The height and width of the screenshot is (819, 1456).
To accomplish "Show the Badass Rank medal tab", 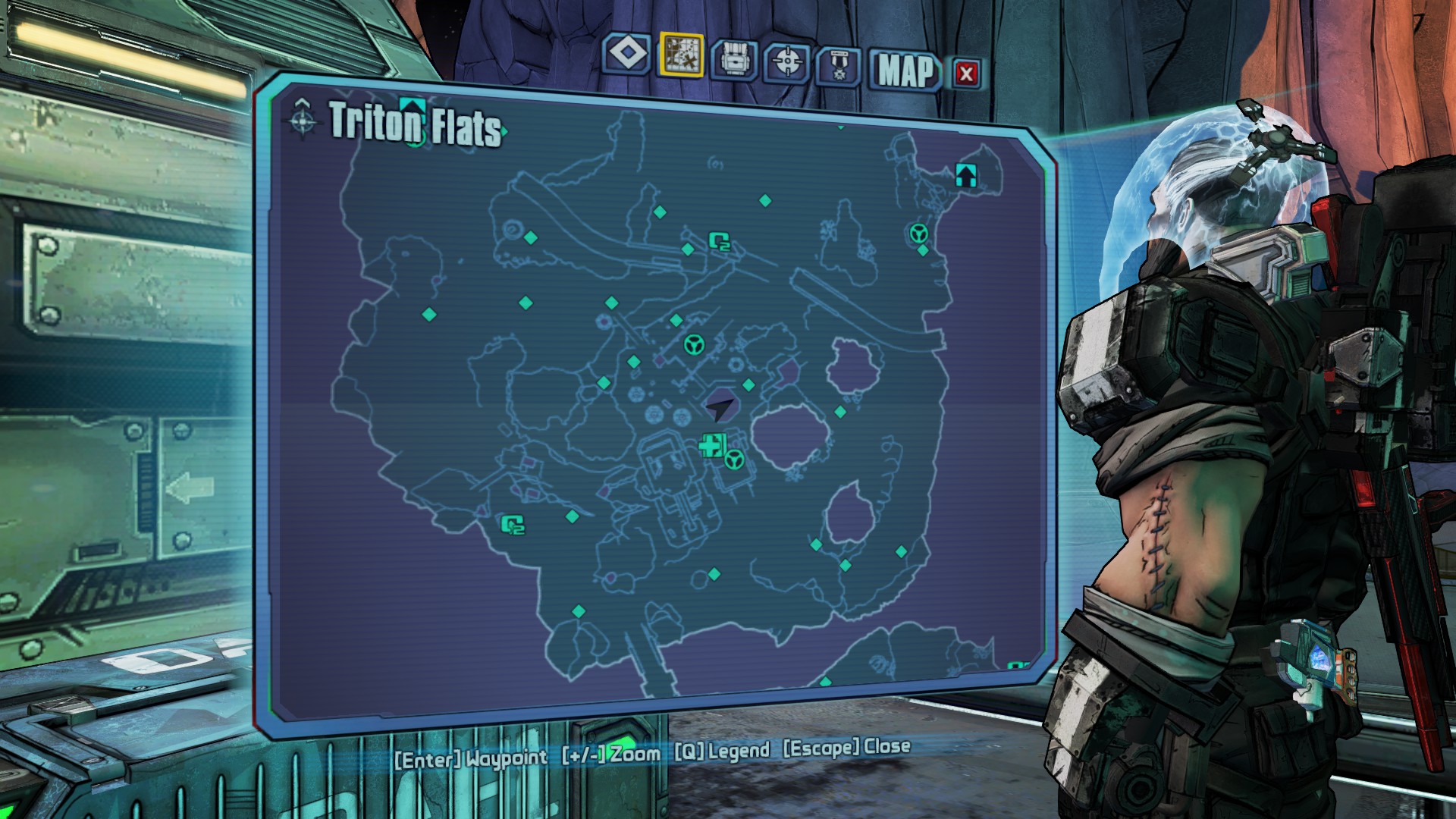I will pos(839,67).
